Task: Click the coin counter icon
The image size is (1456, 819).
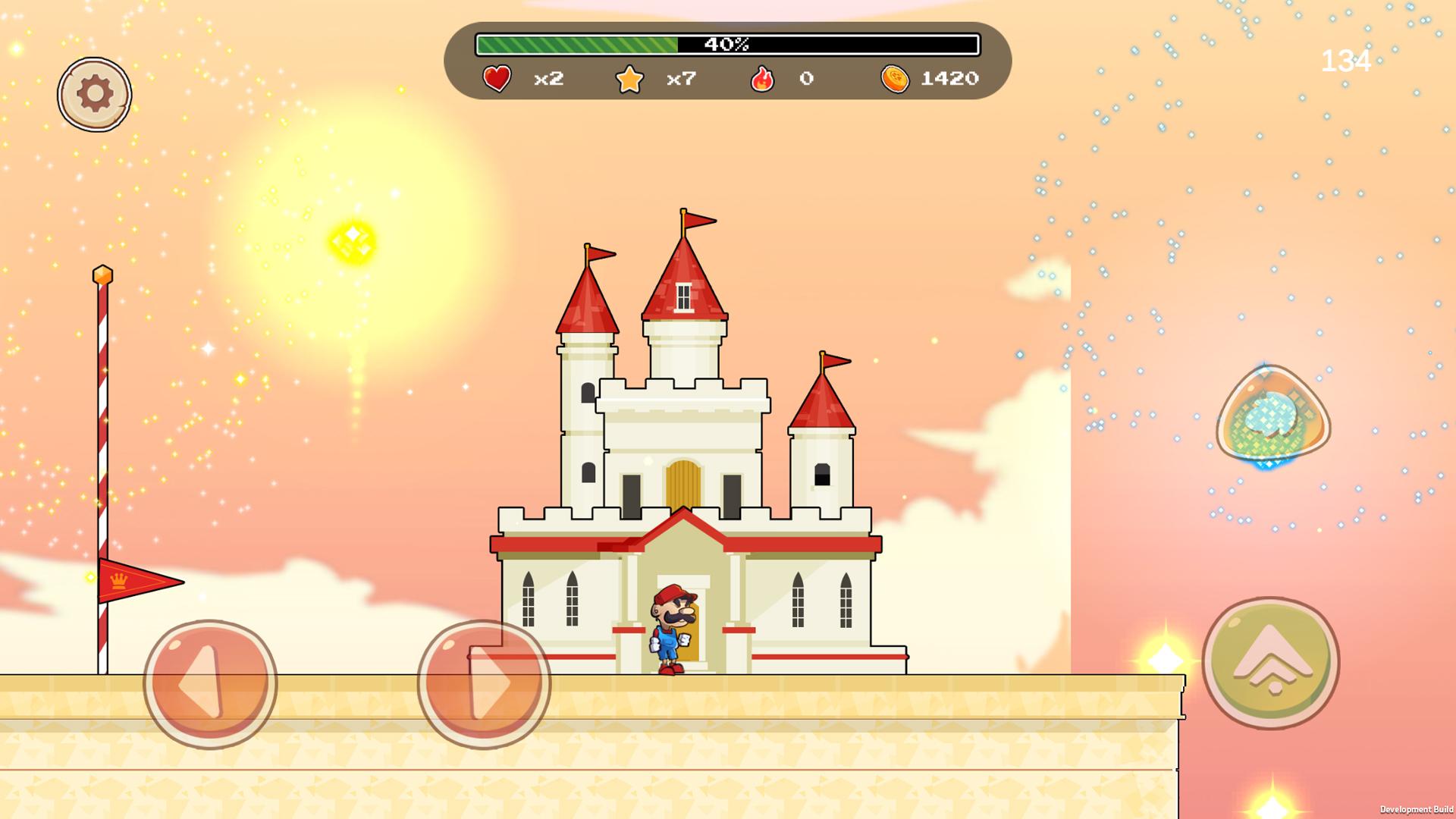Action: point(895,79)
